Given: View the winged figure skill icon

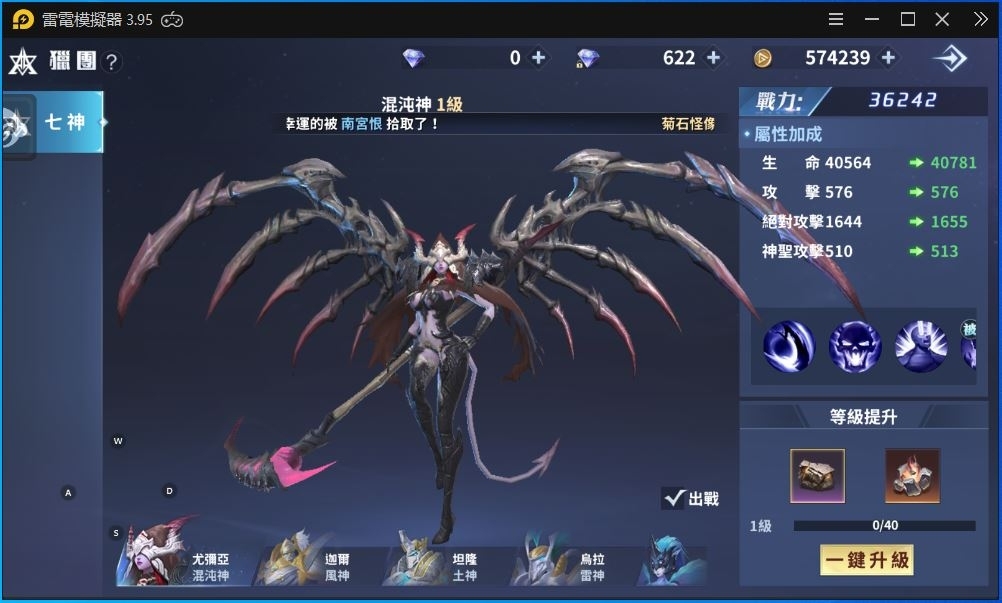Looking at the screenshot, I should [x=921, y=347].
